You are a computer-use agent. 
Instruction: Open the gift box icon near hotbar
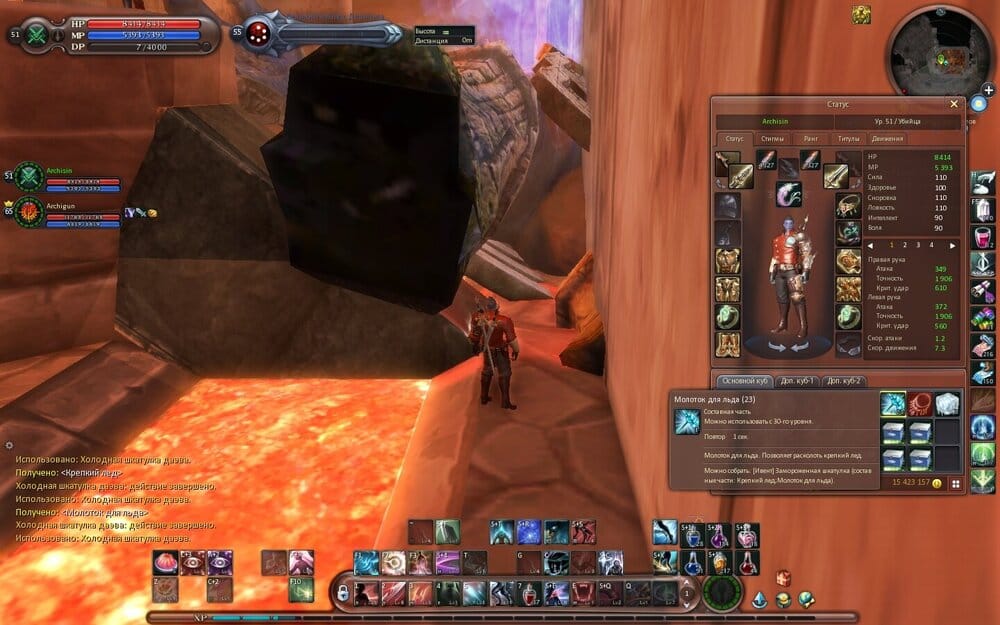[x=784, y=579]
